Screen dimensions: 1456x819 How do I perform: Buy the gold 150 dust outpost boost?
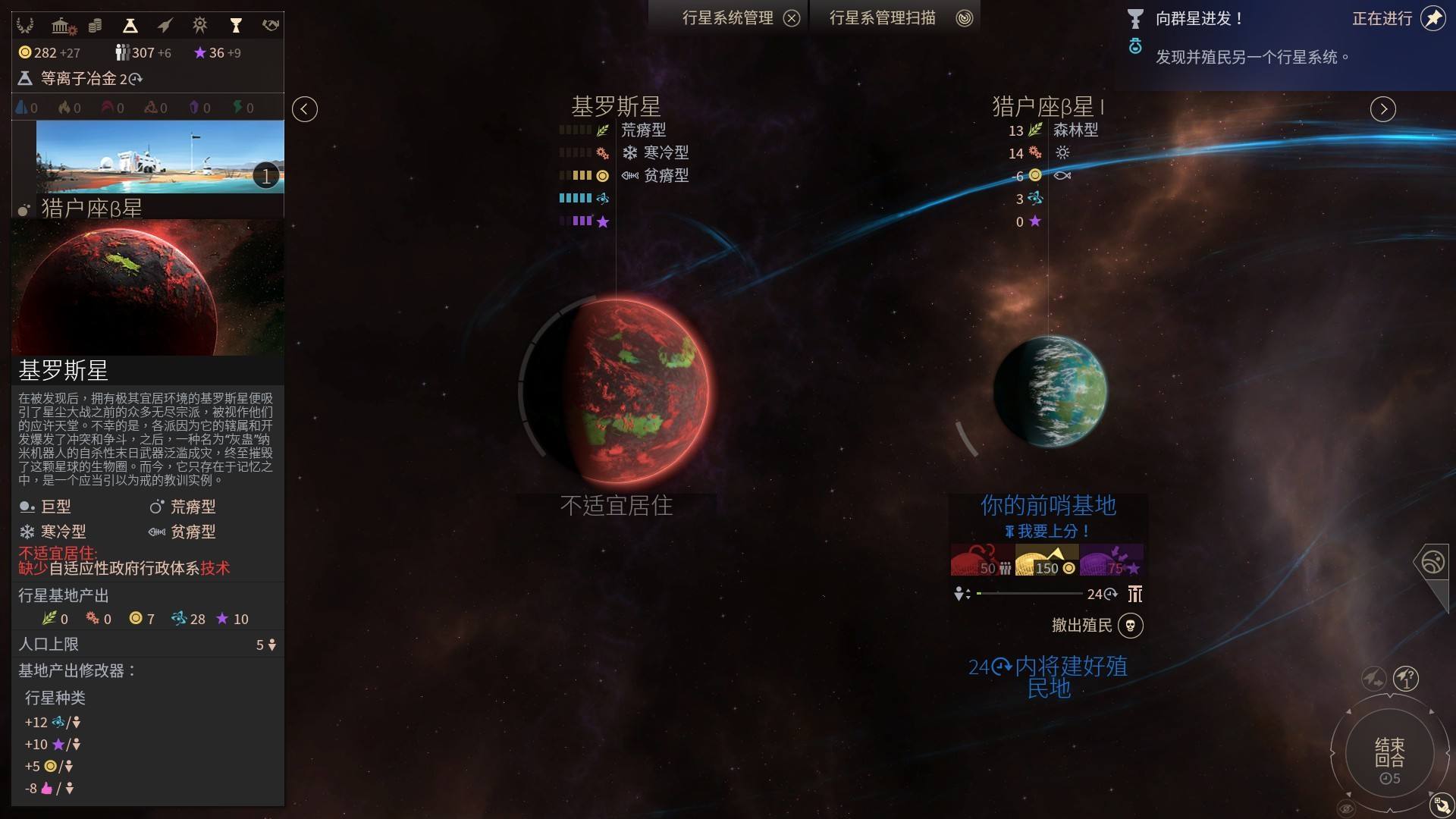pos(1046,560)
